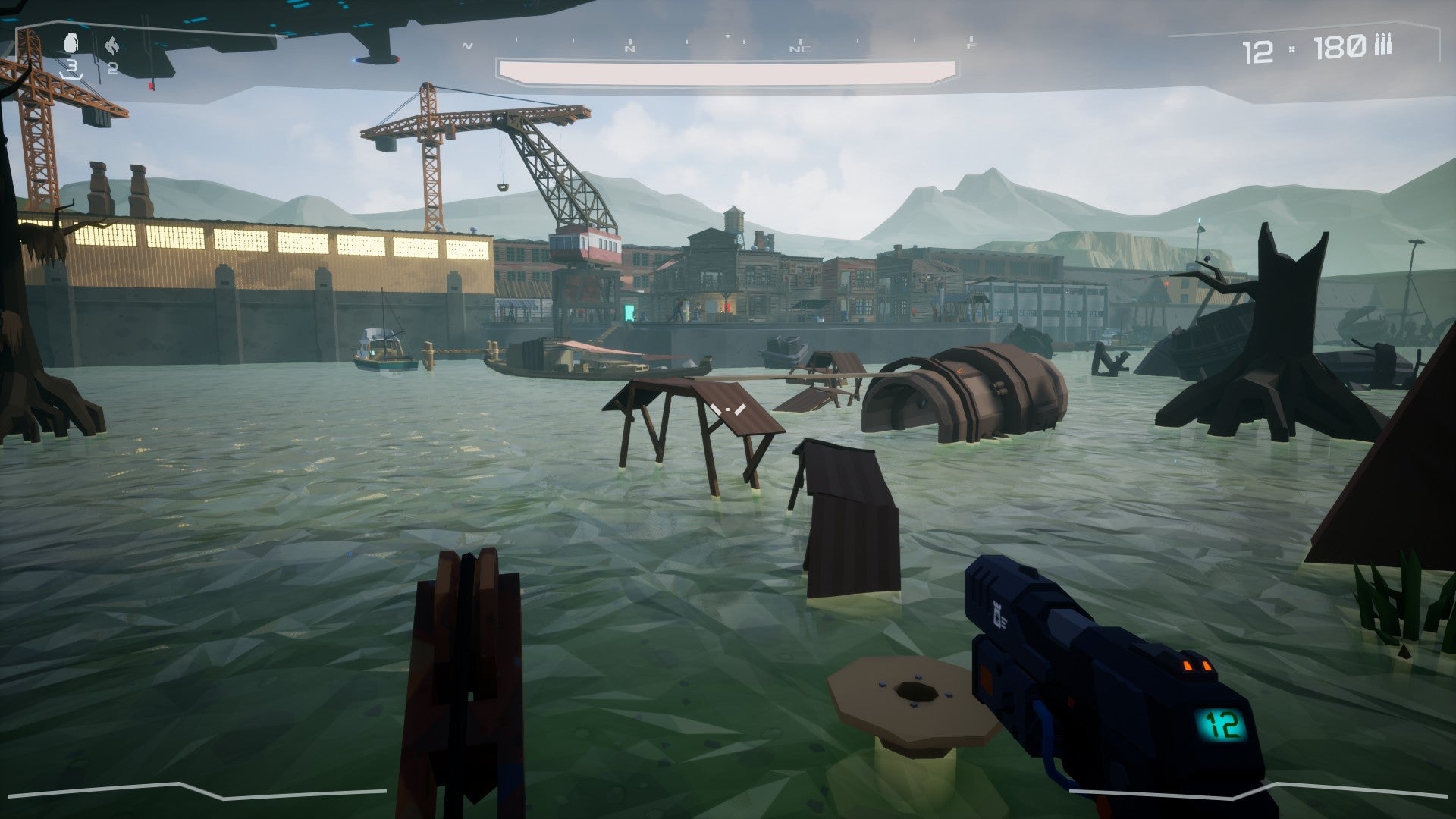Select the grenade icon in the HUD
The image size is (1456, 819).
(70, 44)
